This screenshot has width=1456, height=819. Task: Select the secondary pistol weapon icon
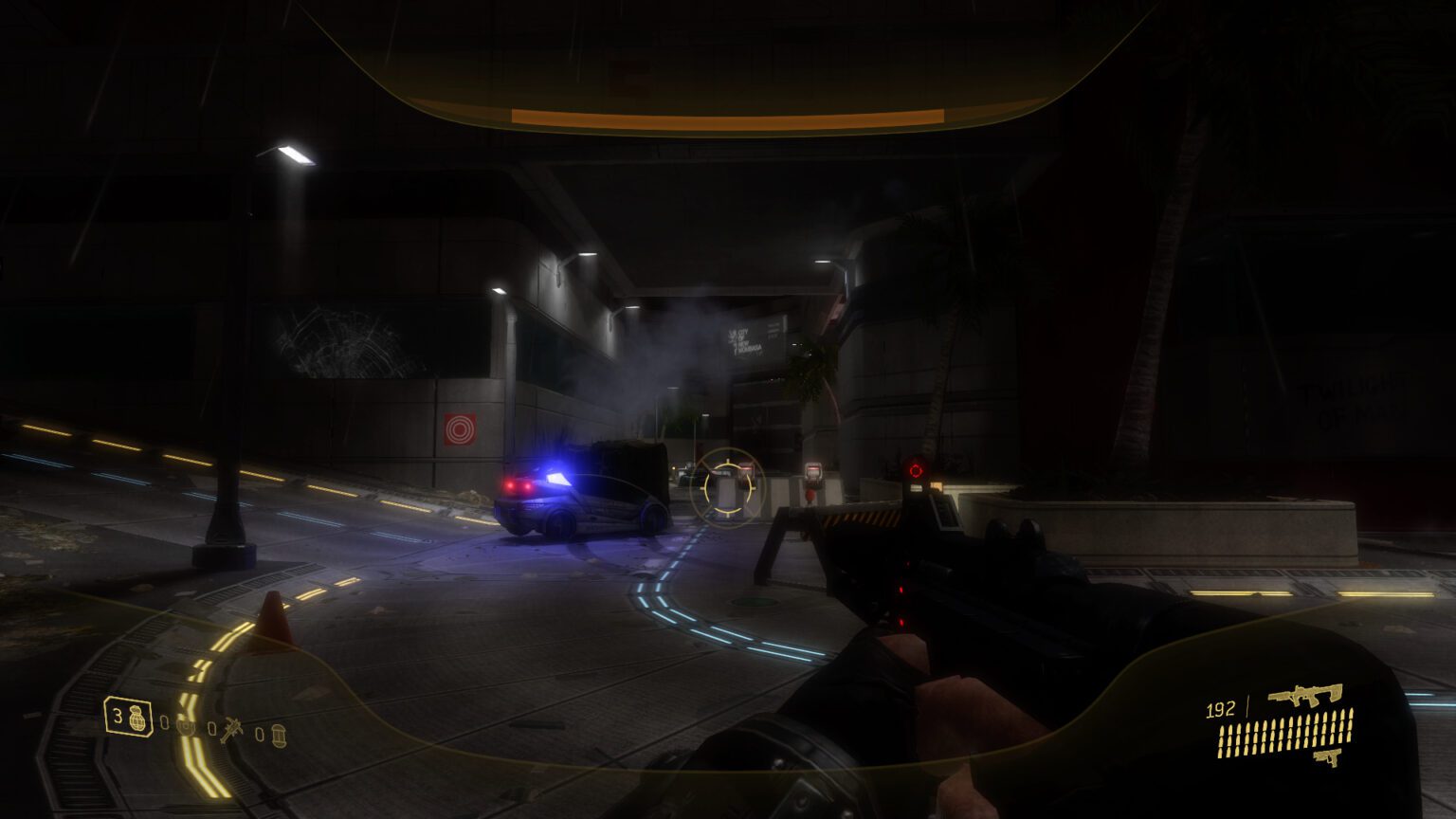[1328, 756]
